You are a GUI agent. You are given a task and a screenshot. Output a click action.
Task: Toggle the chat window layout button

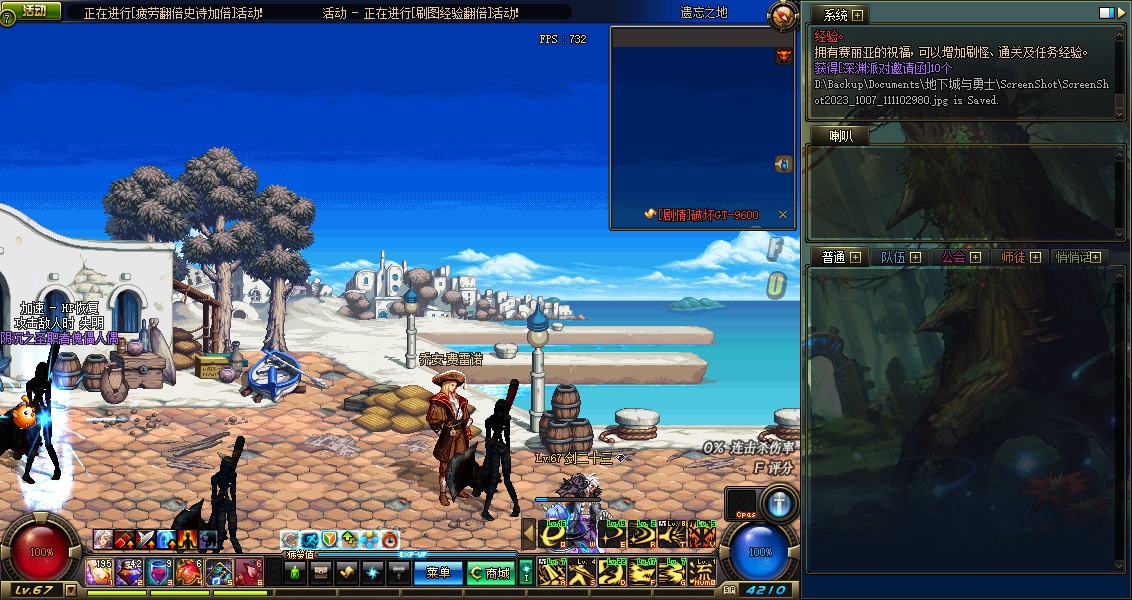[x=1107, y=13]
